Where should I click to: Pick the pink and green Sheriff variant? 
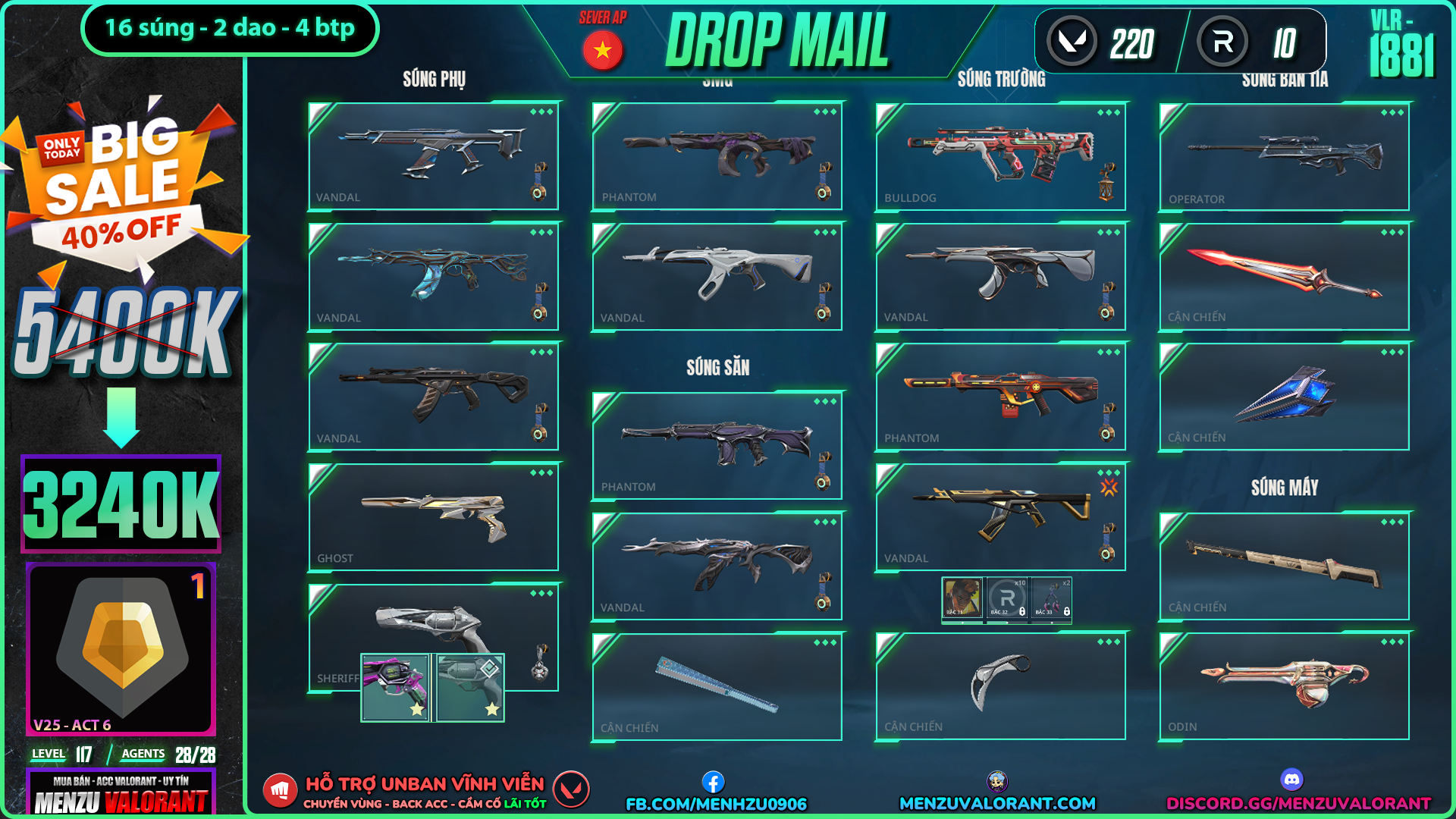[395, 687]
